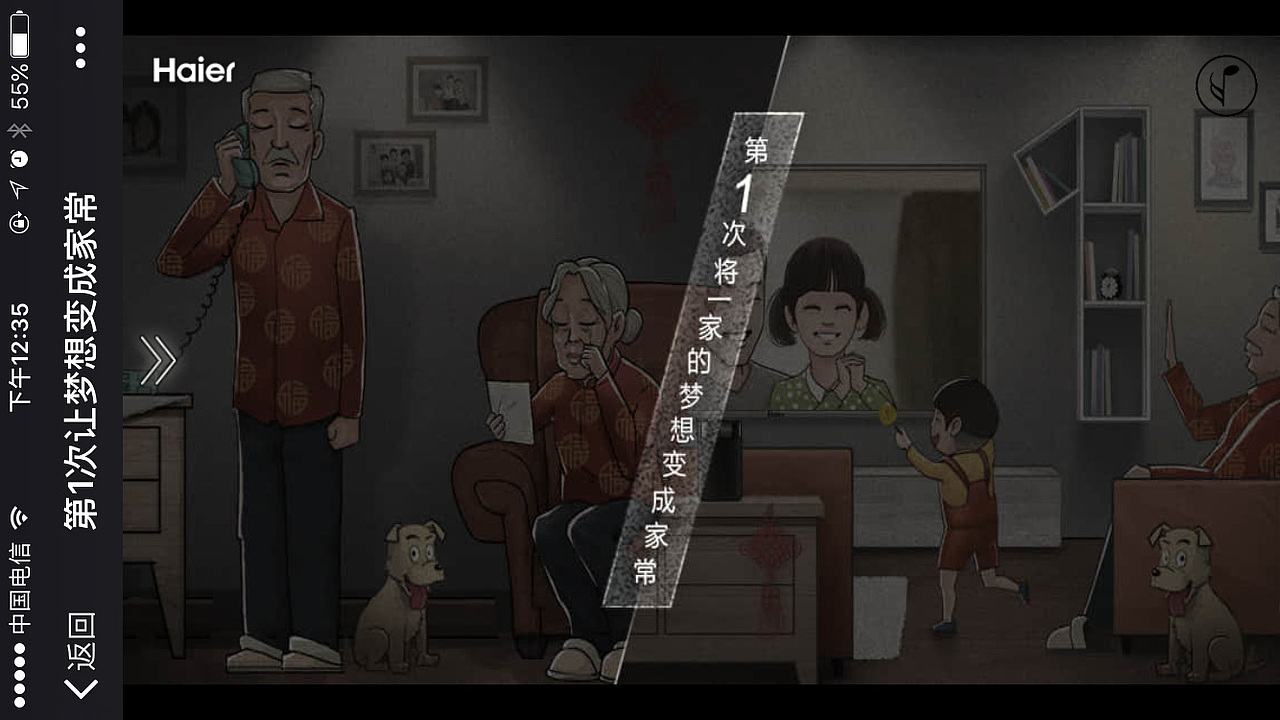
Task: Tap the Bluetooth status icon
Action: point(18,131)
